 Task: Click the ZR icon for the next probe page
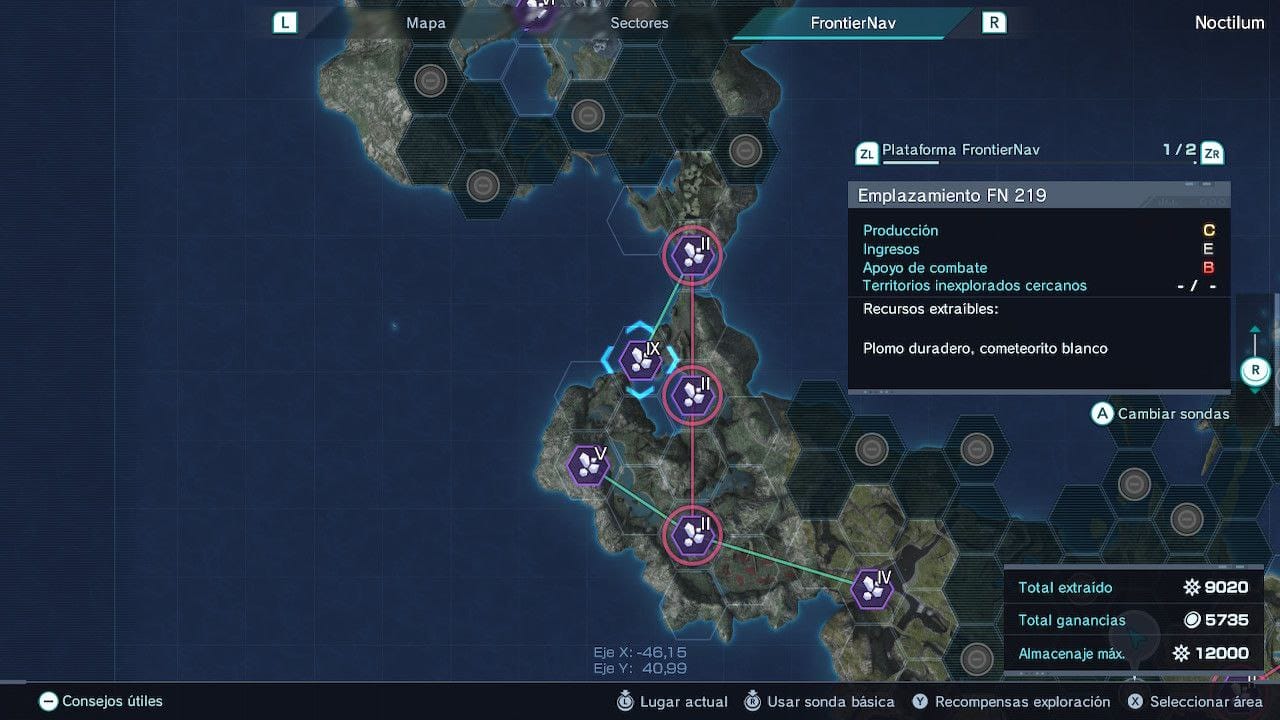(x=1212, y=153)
